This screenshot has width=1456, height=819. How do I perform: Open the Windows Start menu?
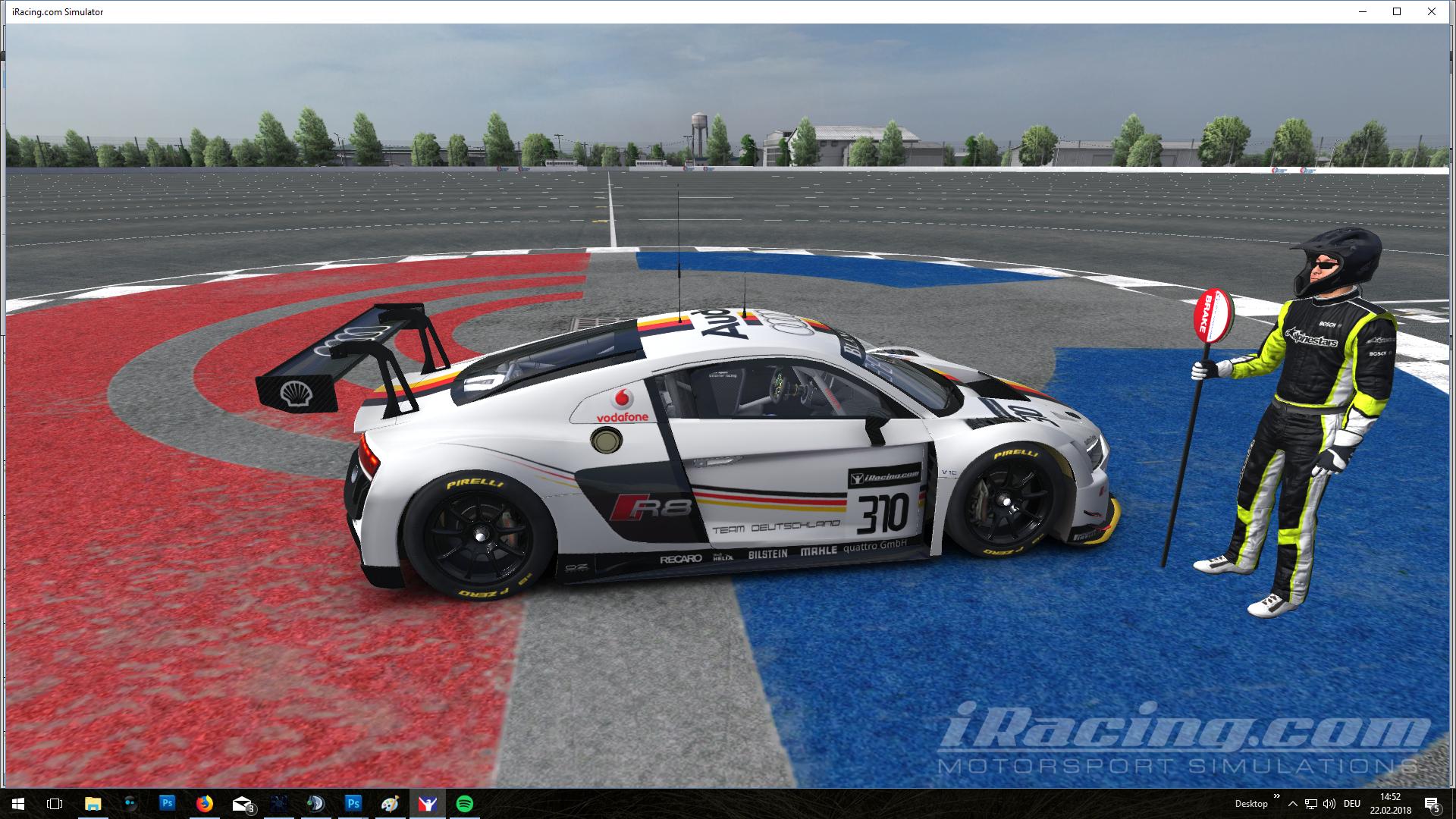click(17, 803)
